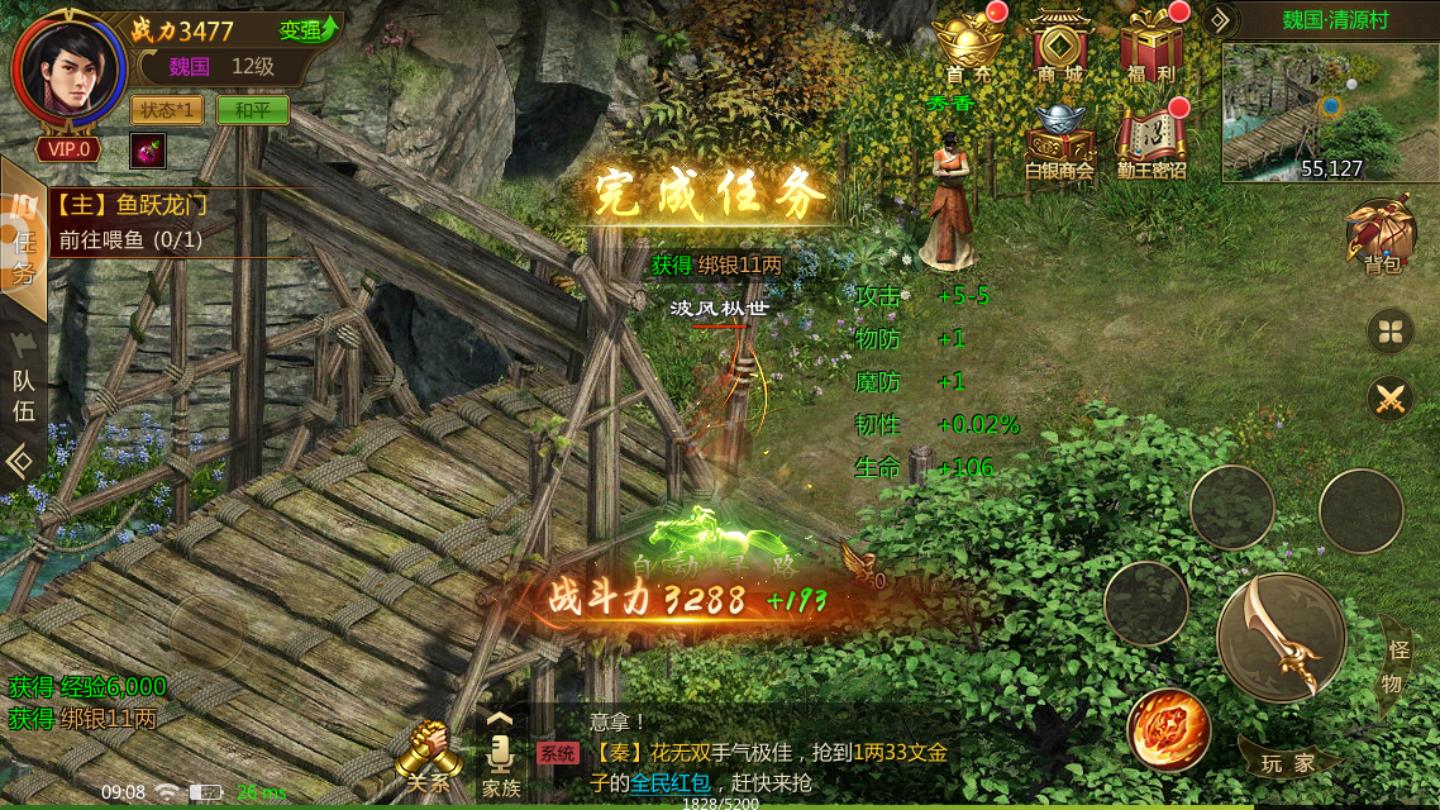Expand the four-square quick menu

tap(1390, 330)
